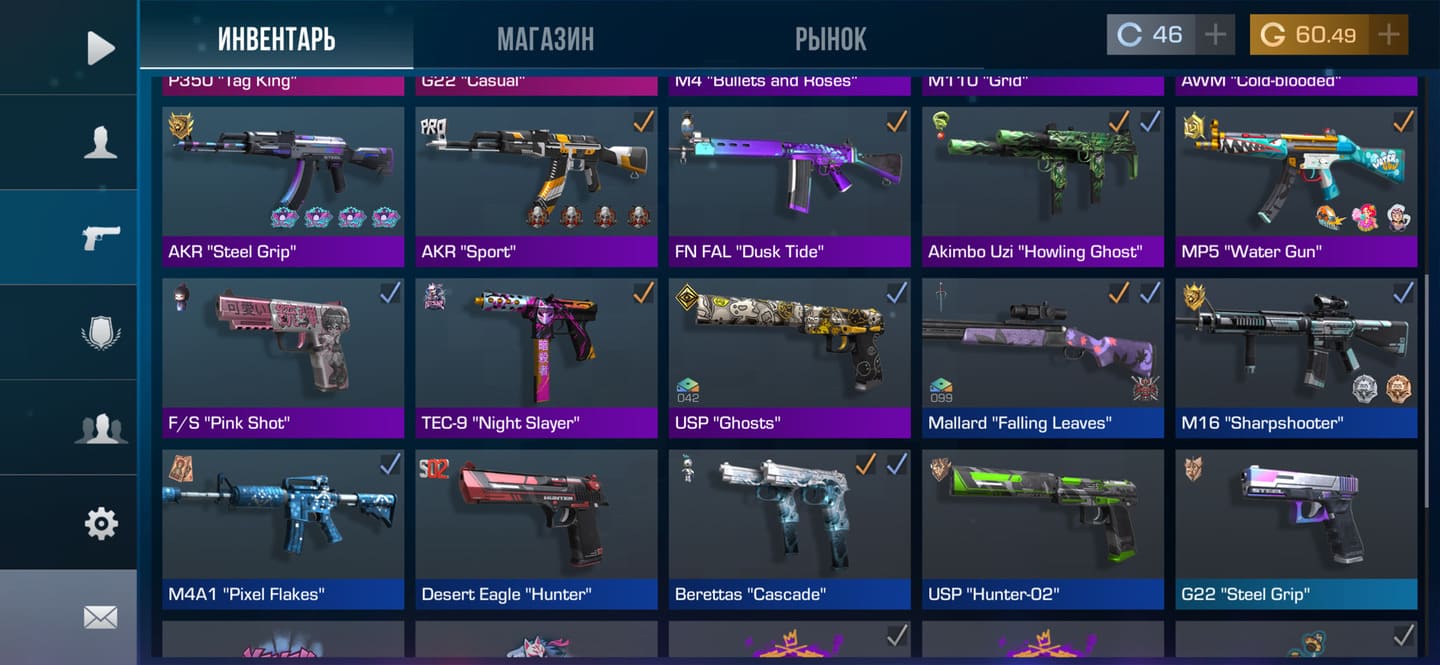Select the M4A1 "Pixel Flakes" skin
Image resolution: width=1440 pixels, height=665 pixels.
click(x=283, y=527)
